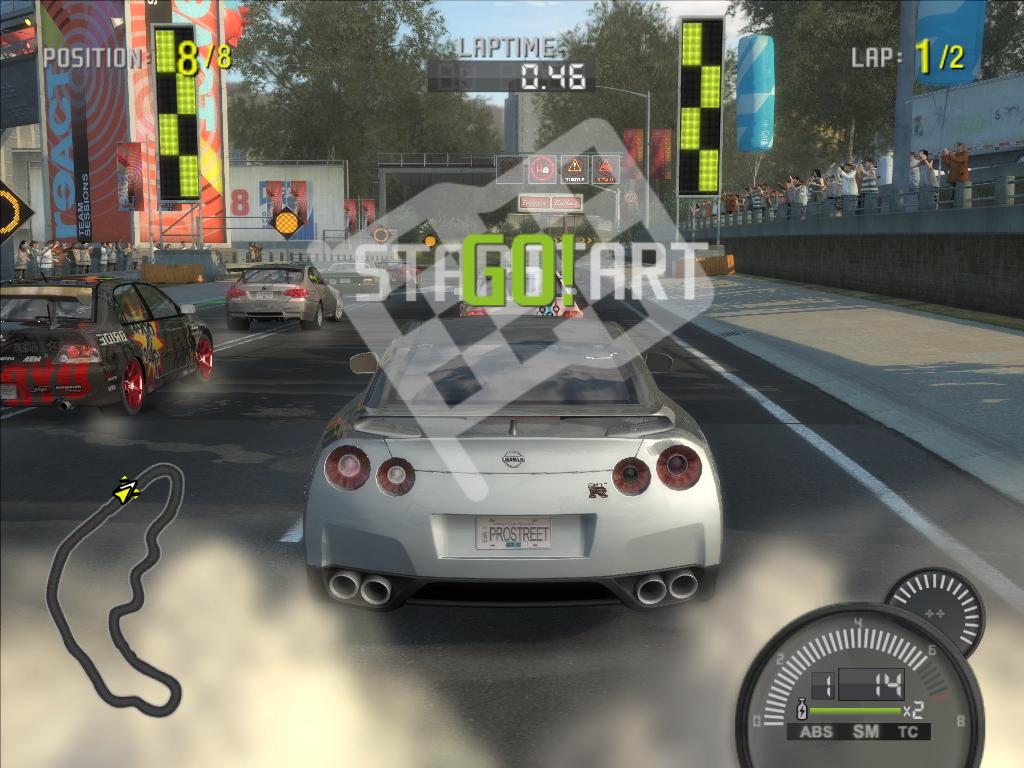Image resolution: width=1024 pixels, height=768 pixels.
Task: Toggle the SM stability indicator
Action: [866, 732]
